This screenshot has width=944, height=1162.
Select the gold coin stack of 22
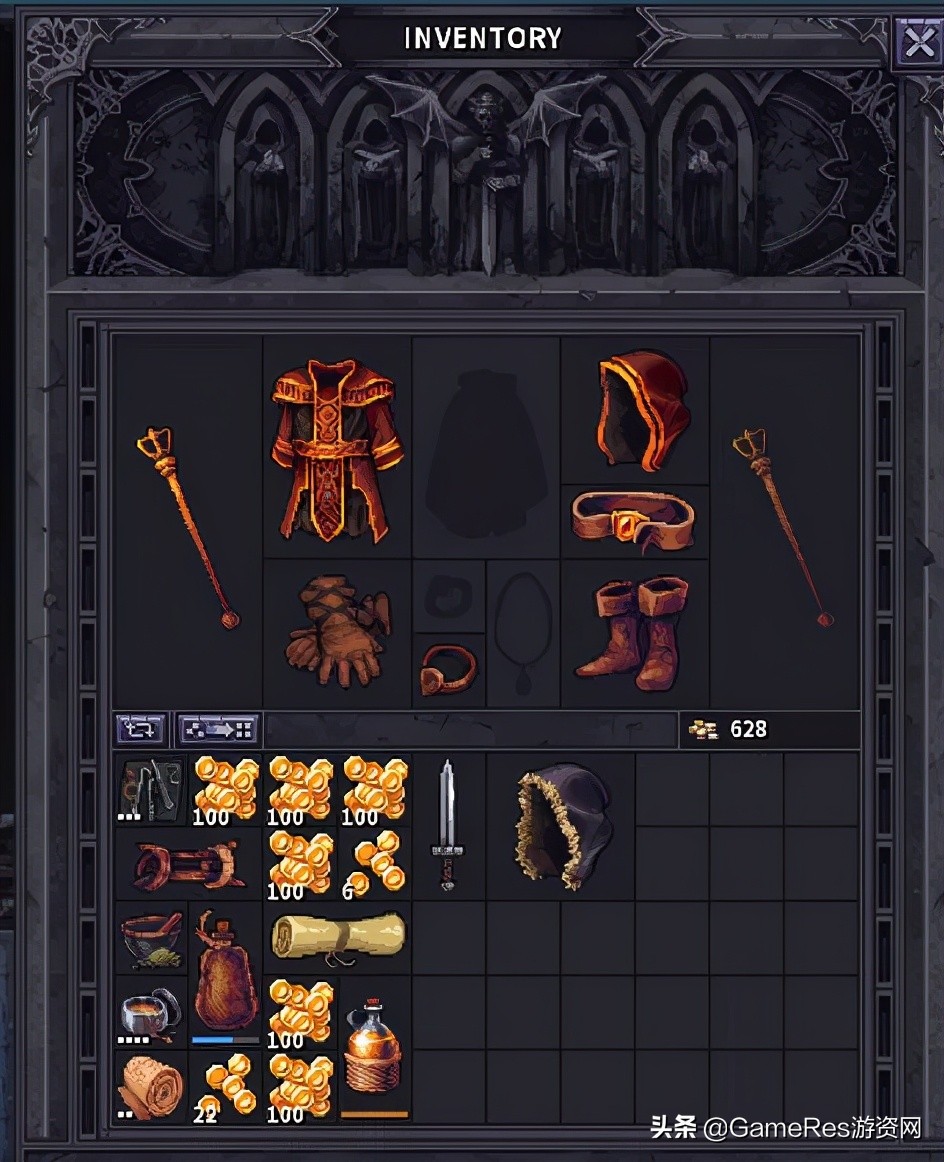(x=224, y=1086)
